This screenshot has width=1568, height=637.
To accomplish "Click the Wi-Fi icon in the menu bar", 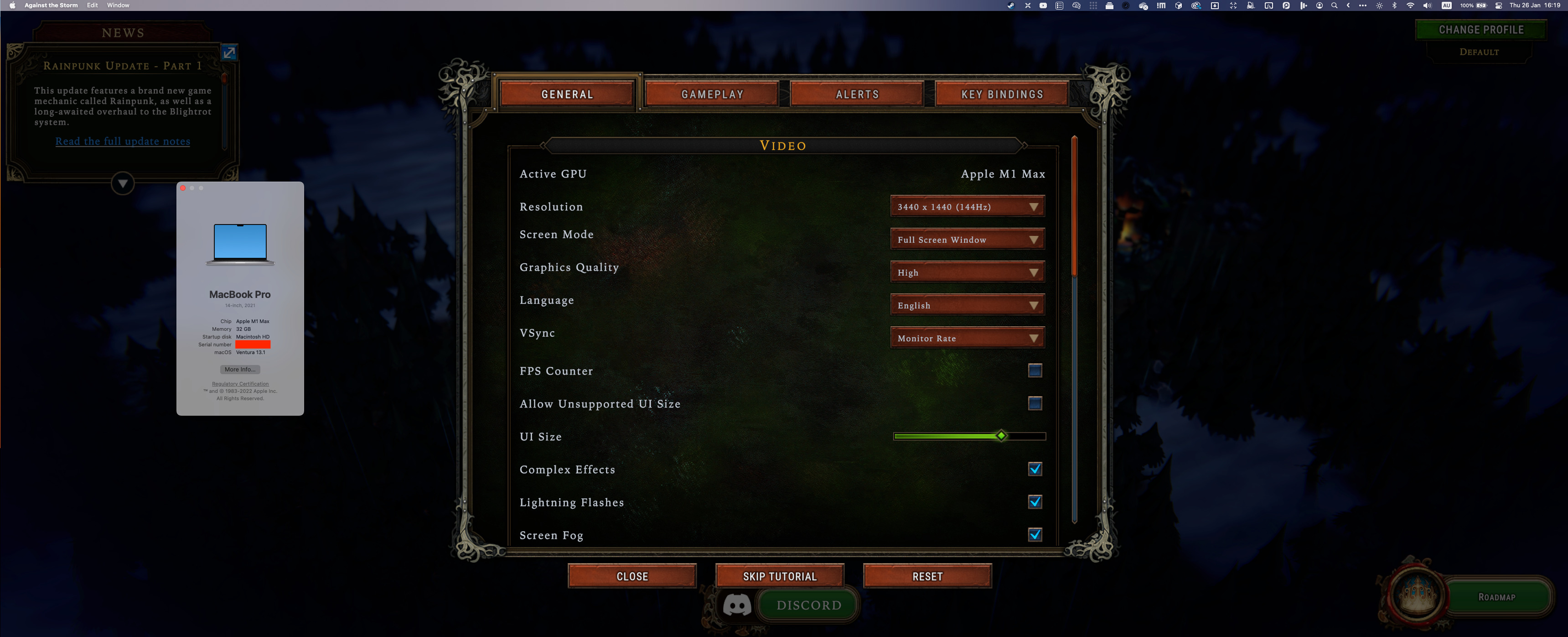I will pos(1410,5).
